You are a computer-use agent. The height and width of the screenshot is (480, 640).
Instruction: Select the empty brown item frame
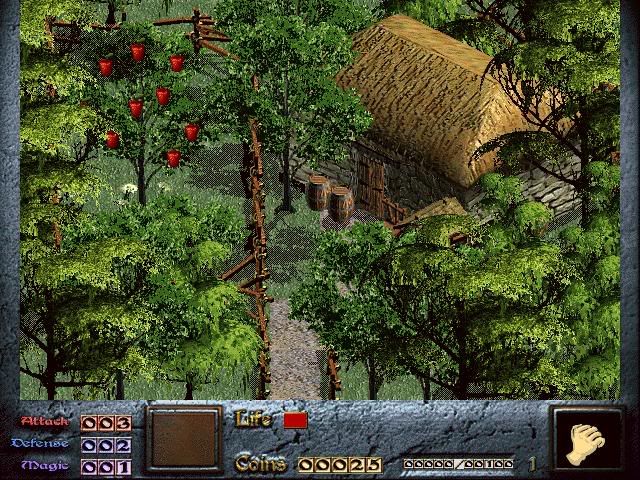tap(183, 438)
